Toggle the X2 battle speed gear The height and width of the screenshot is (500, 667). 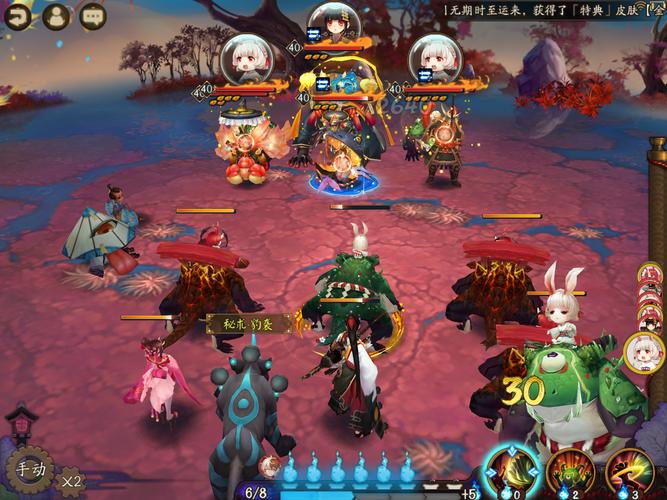(x=71, y=481)
